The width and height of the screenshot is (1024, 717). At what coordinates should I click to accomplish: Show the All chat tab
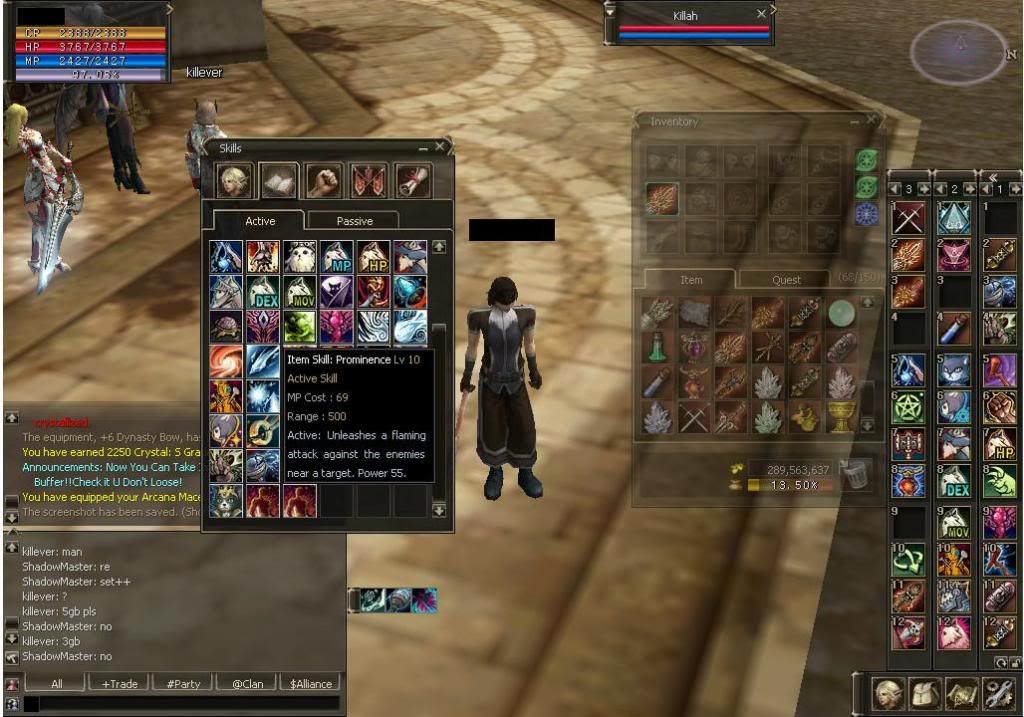click(x=56, y=684)
